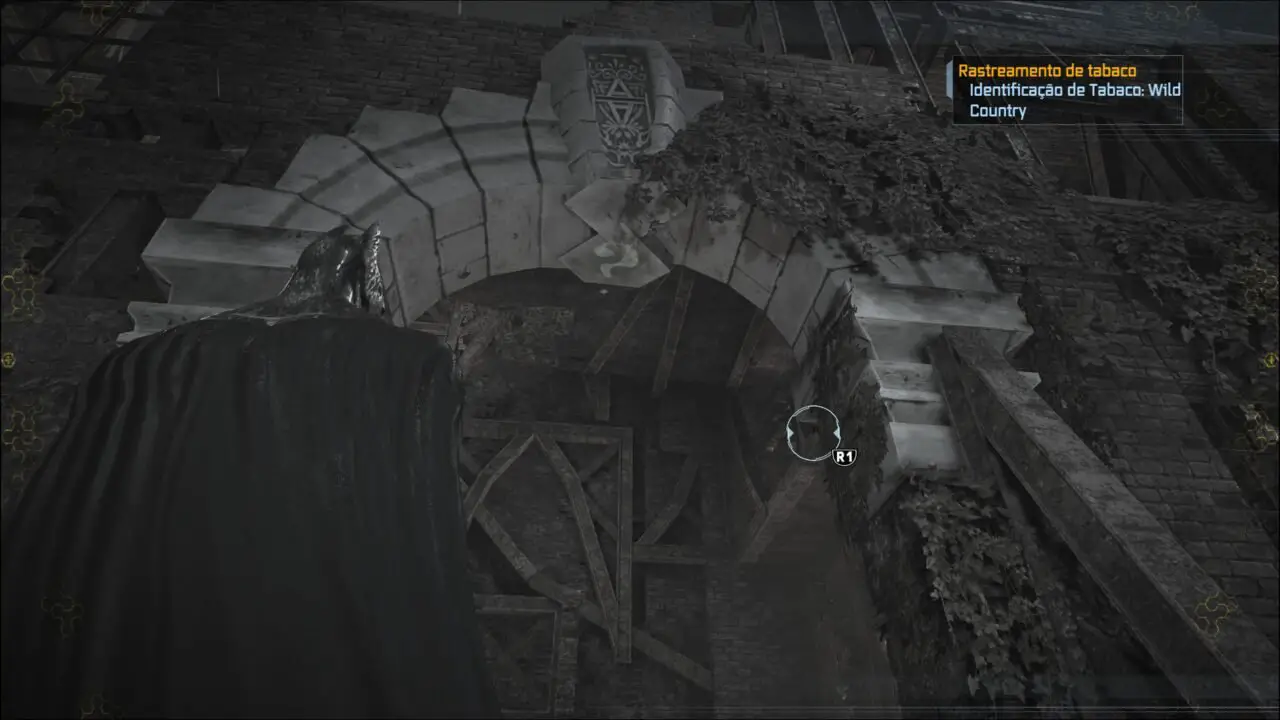Toggle the scan reticle arrow on its left side

point(789,431)
